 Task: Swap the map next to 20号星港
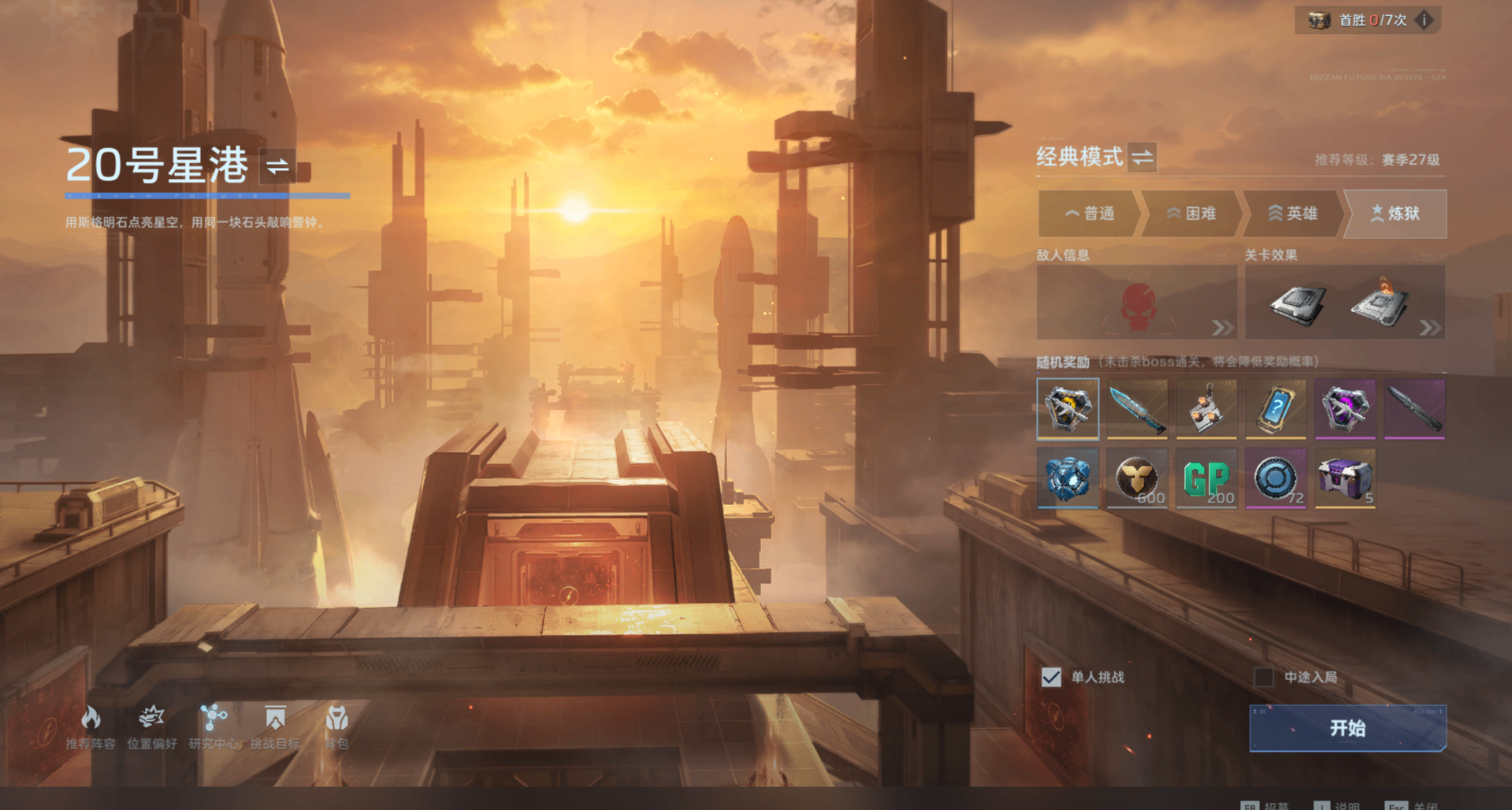coord(277,166)
